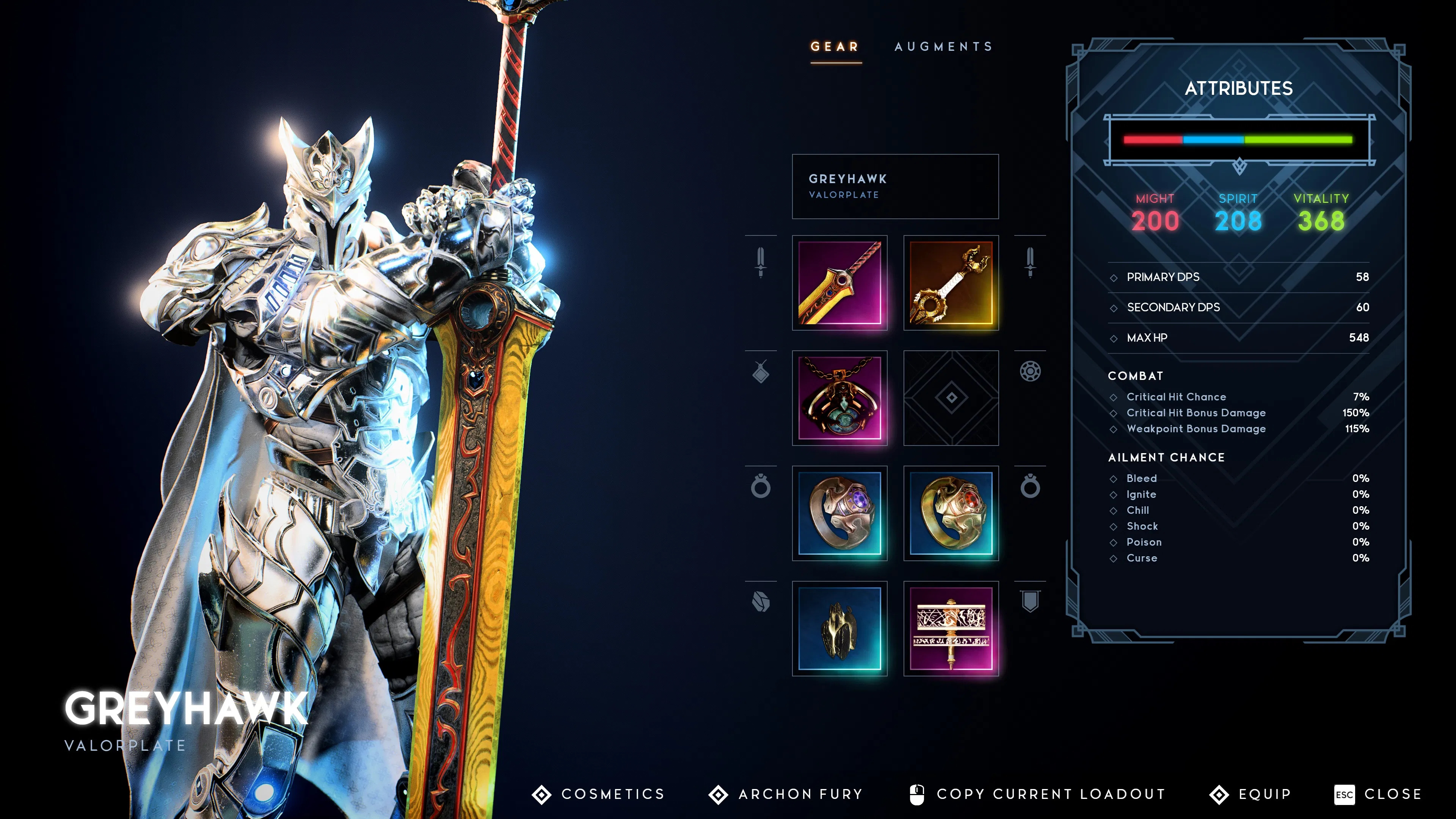Choose the golden polearm secondary weapon slot
Screen dimensions: 1456x819
click(951, 282)
